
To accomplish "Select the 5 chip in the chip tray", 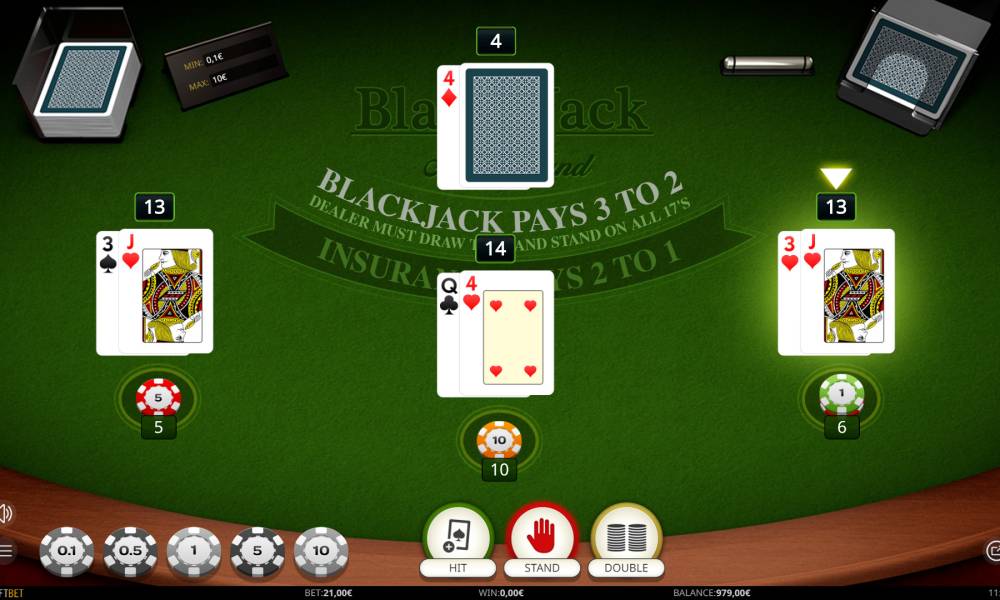I will click(258, 552).
